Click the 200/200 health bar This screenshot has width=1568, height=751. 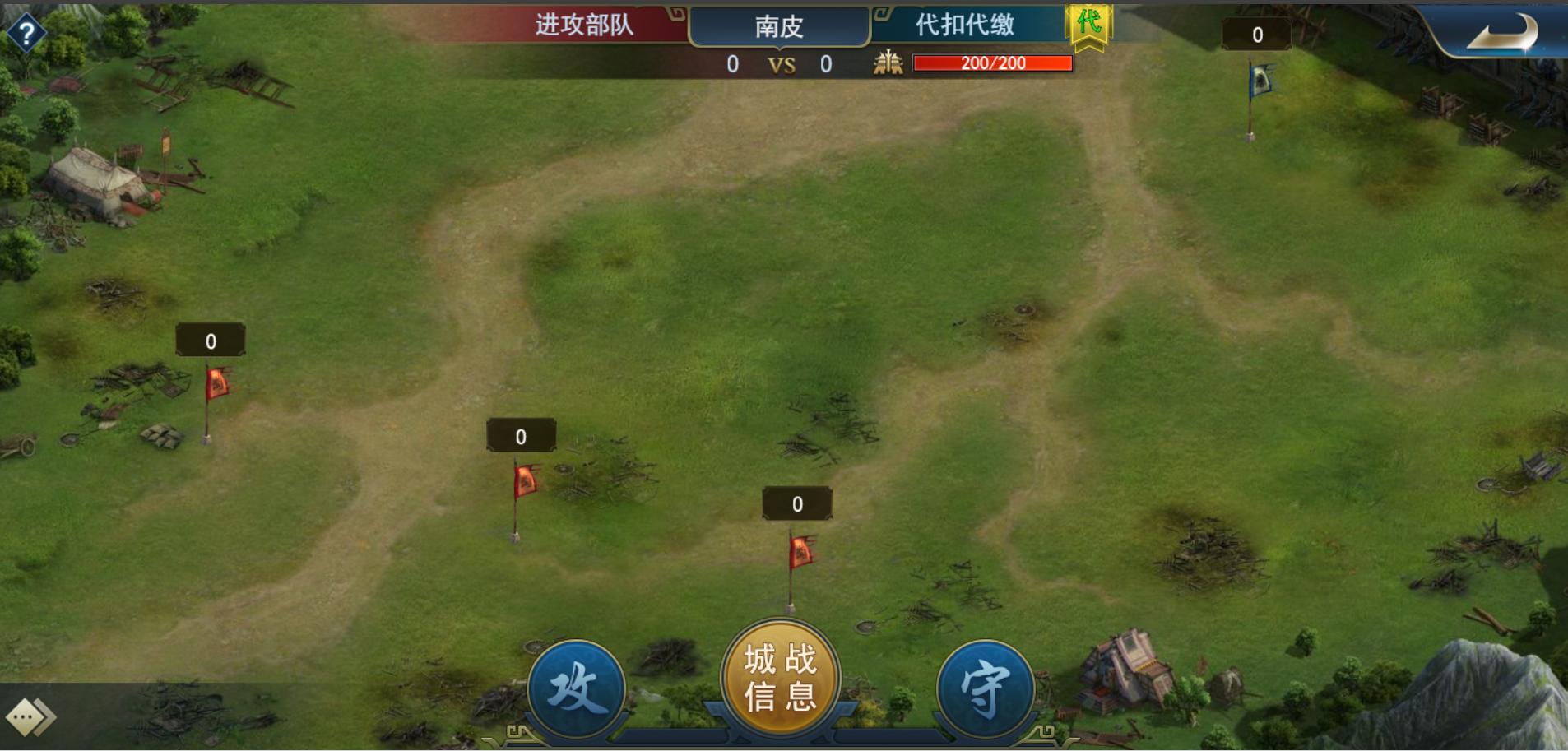(x=991, y=63)
